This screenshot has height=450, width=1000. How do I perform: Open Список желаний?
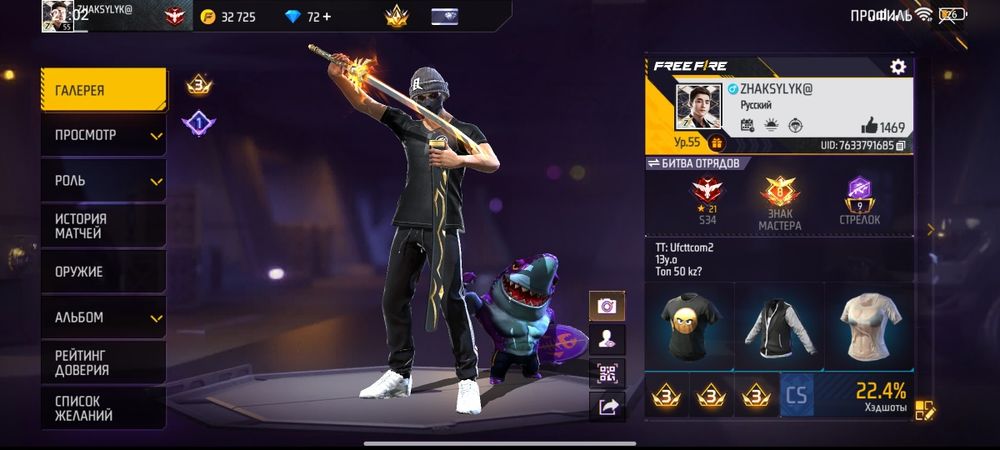pyautogui.click(x=103, y=407)
